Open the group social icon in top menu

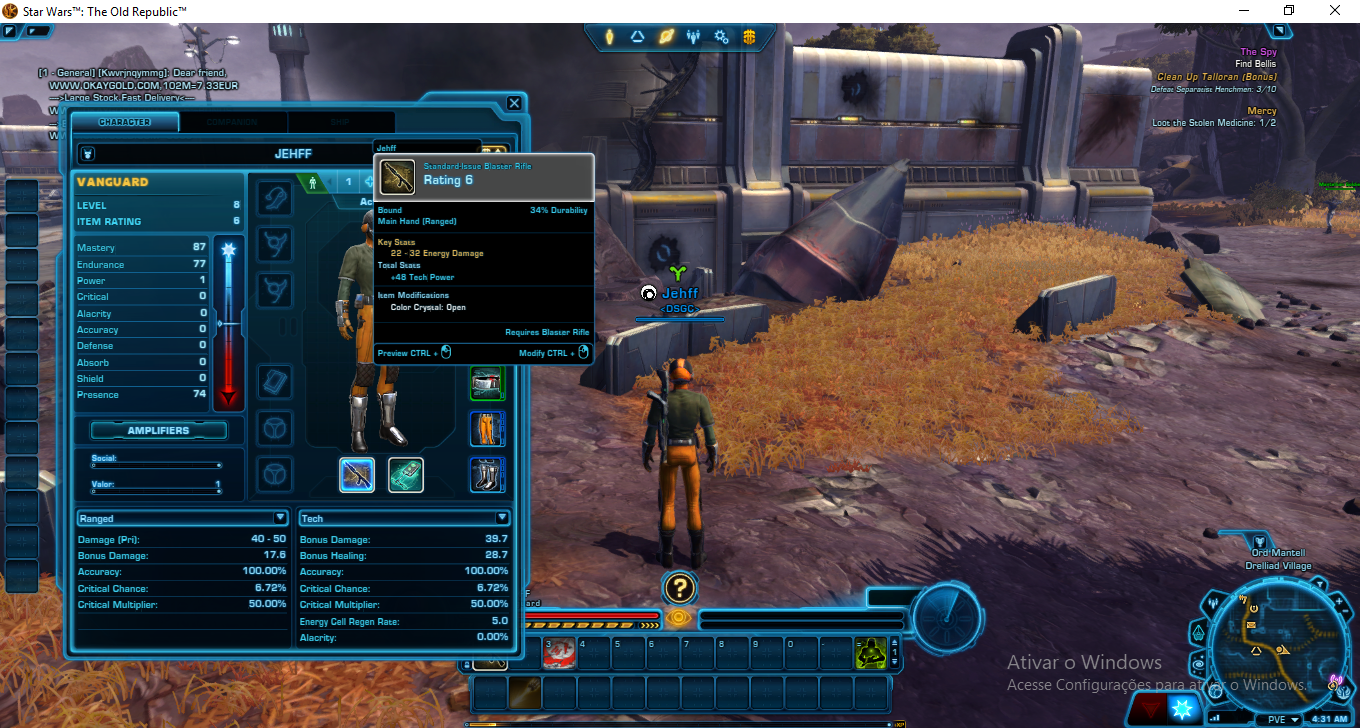(693, 38)
